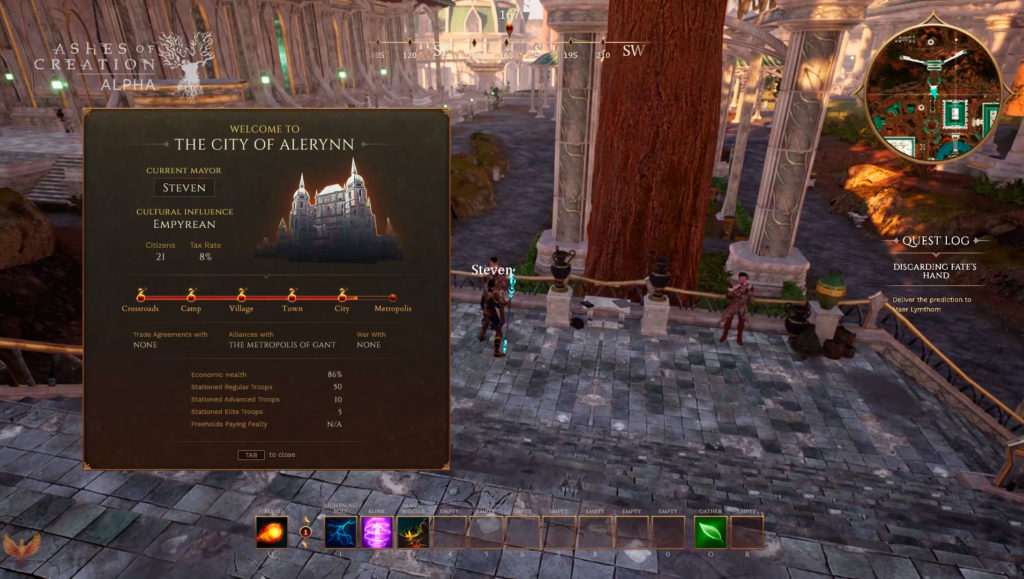Select the Crossroads stage node

pos(141,297)
